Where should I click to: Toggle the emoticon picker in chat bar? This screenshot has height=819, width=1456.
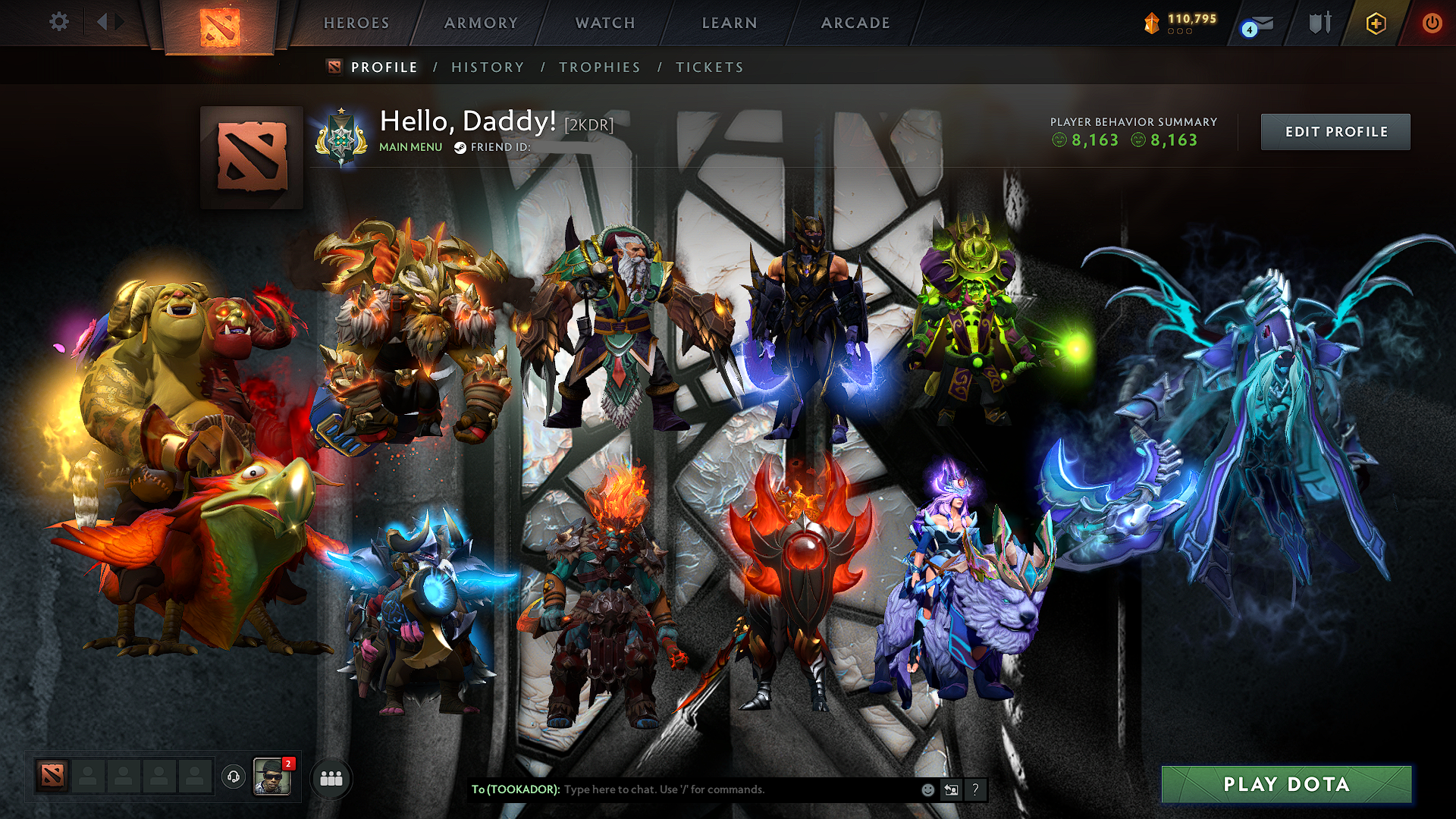click(927, 789)
